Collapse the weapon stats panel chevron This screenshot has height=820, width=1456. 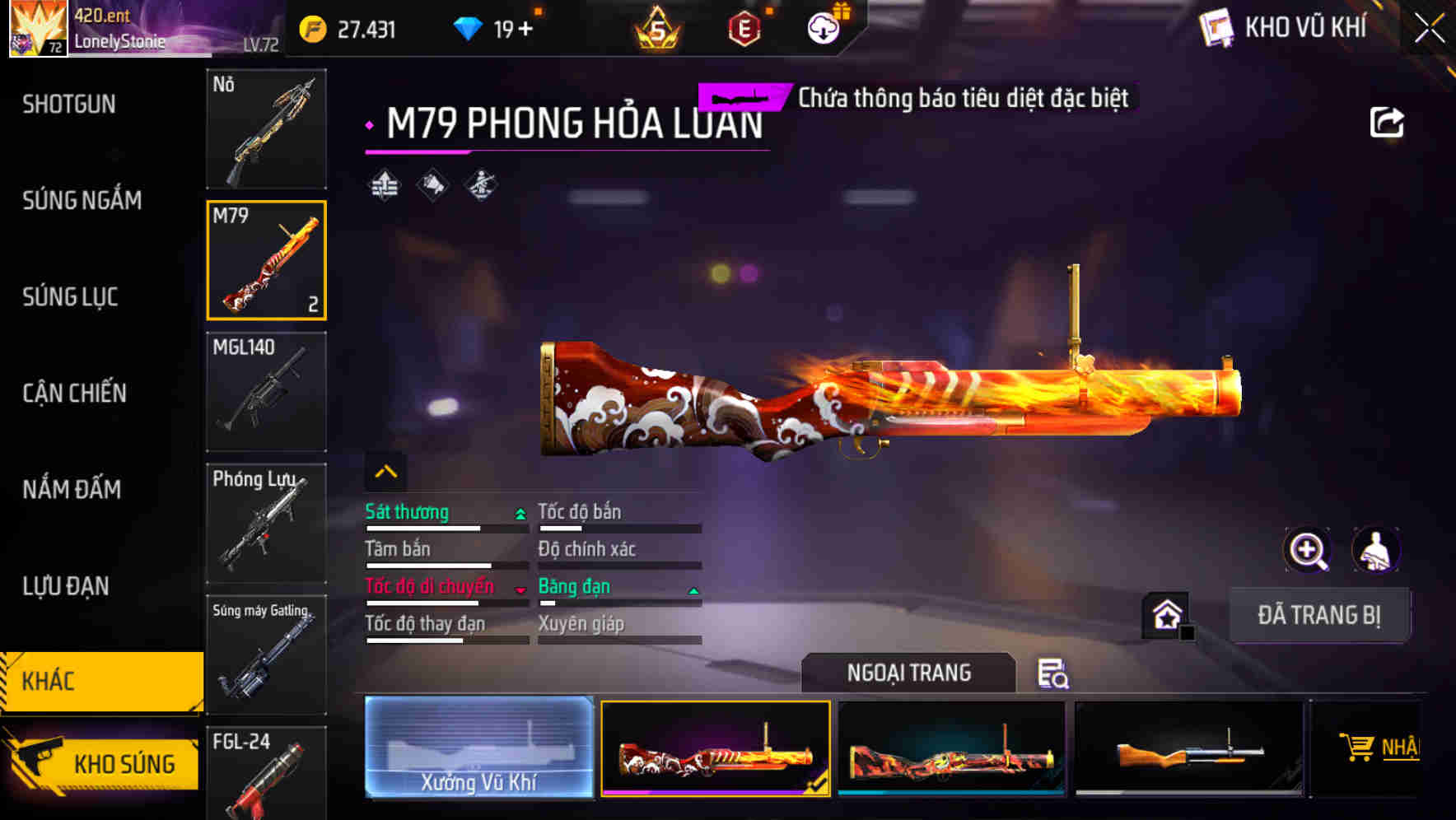pyautogui.click(x=384, y=470)
